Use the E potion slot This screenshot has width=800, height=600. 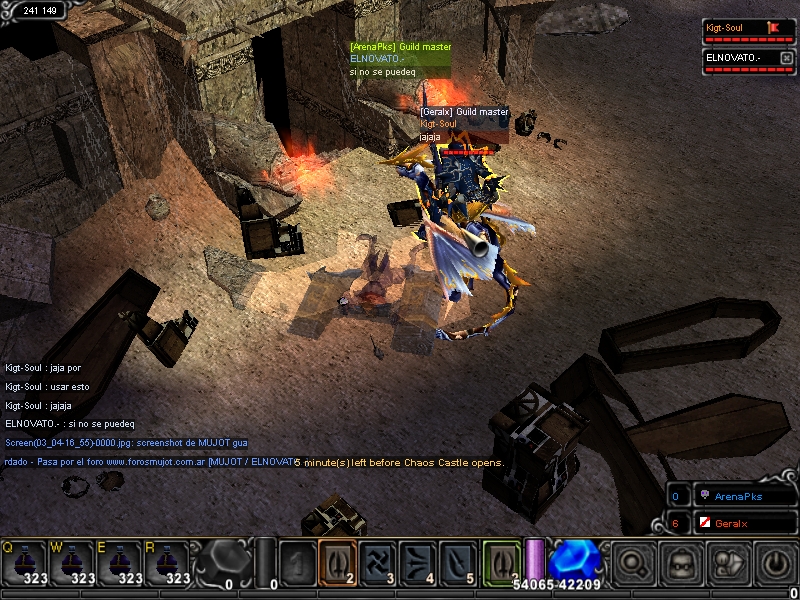(120, 563)
